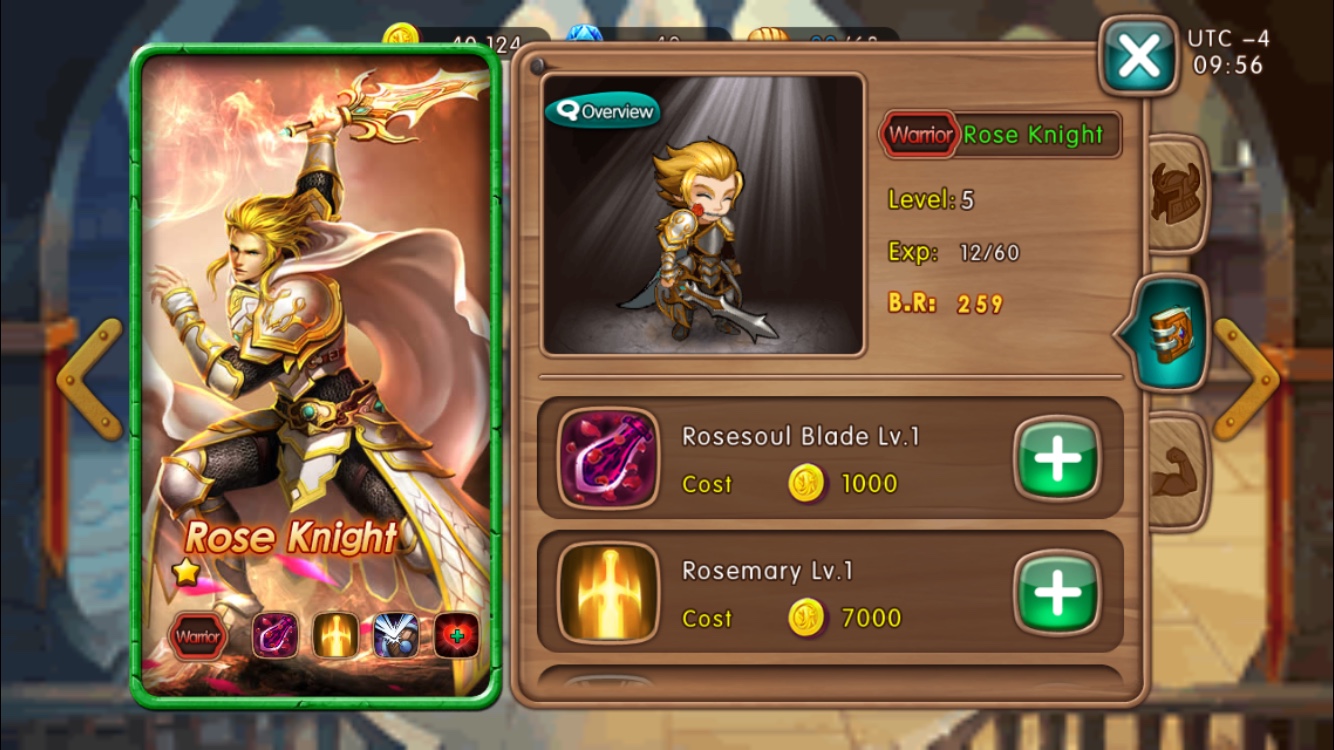Switch to the spellbook skills tab
The image size is (1334, 750).
(1169, 334)
